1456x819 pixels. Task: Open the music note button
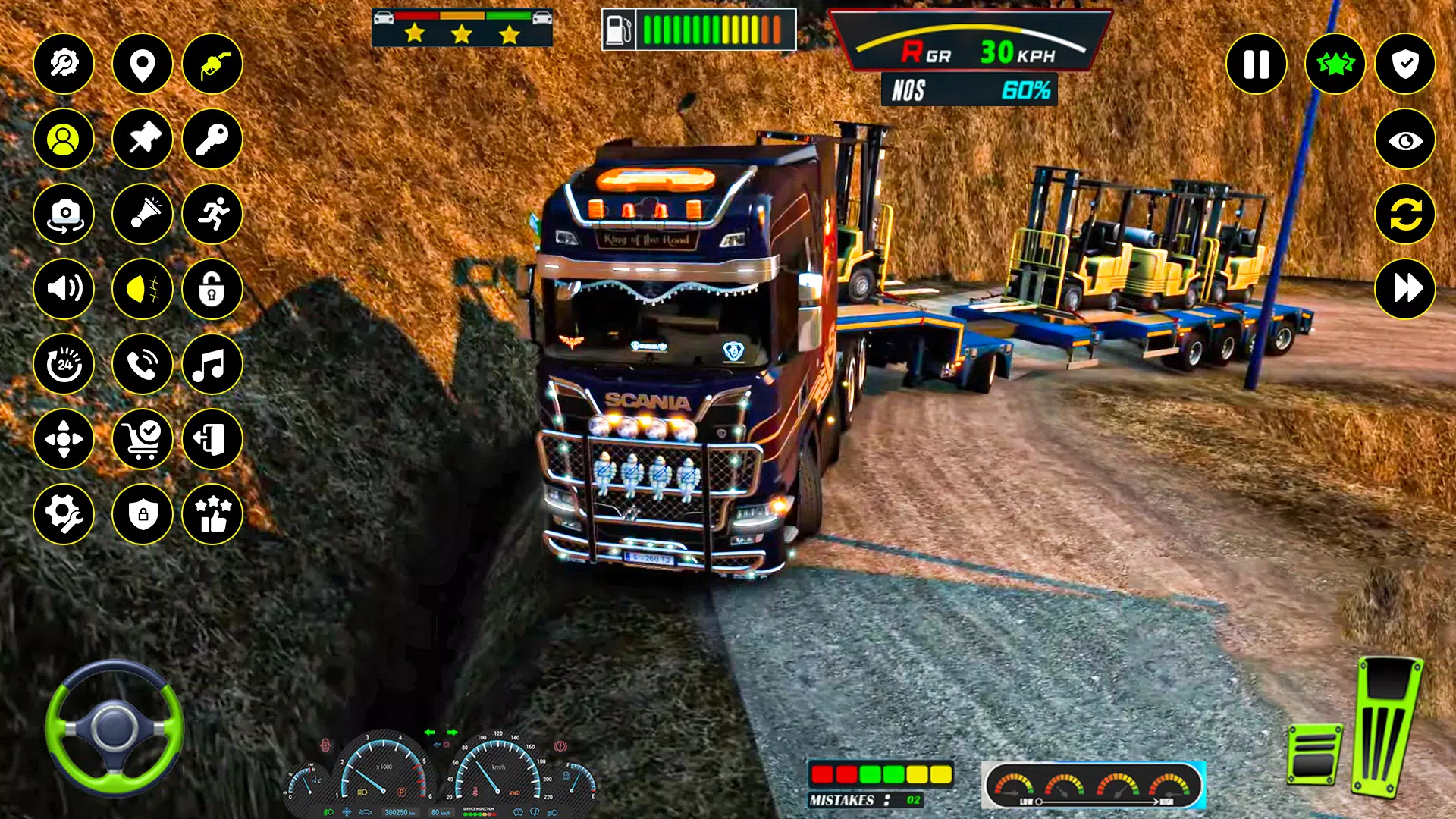click(x=212, y=364)
